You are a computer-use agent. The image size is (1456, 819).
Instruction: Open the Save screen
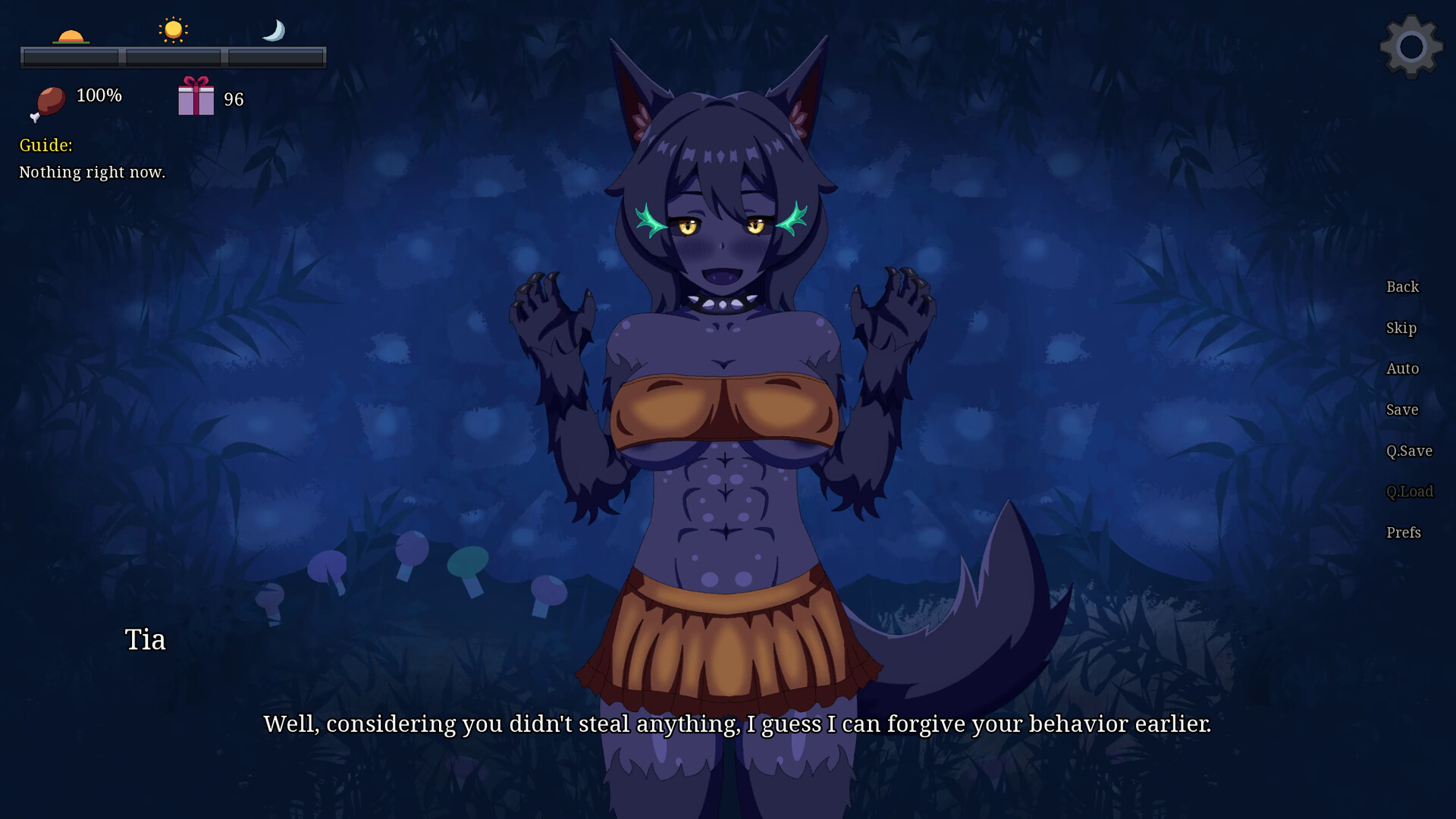click(1401, 409)
